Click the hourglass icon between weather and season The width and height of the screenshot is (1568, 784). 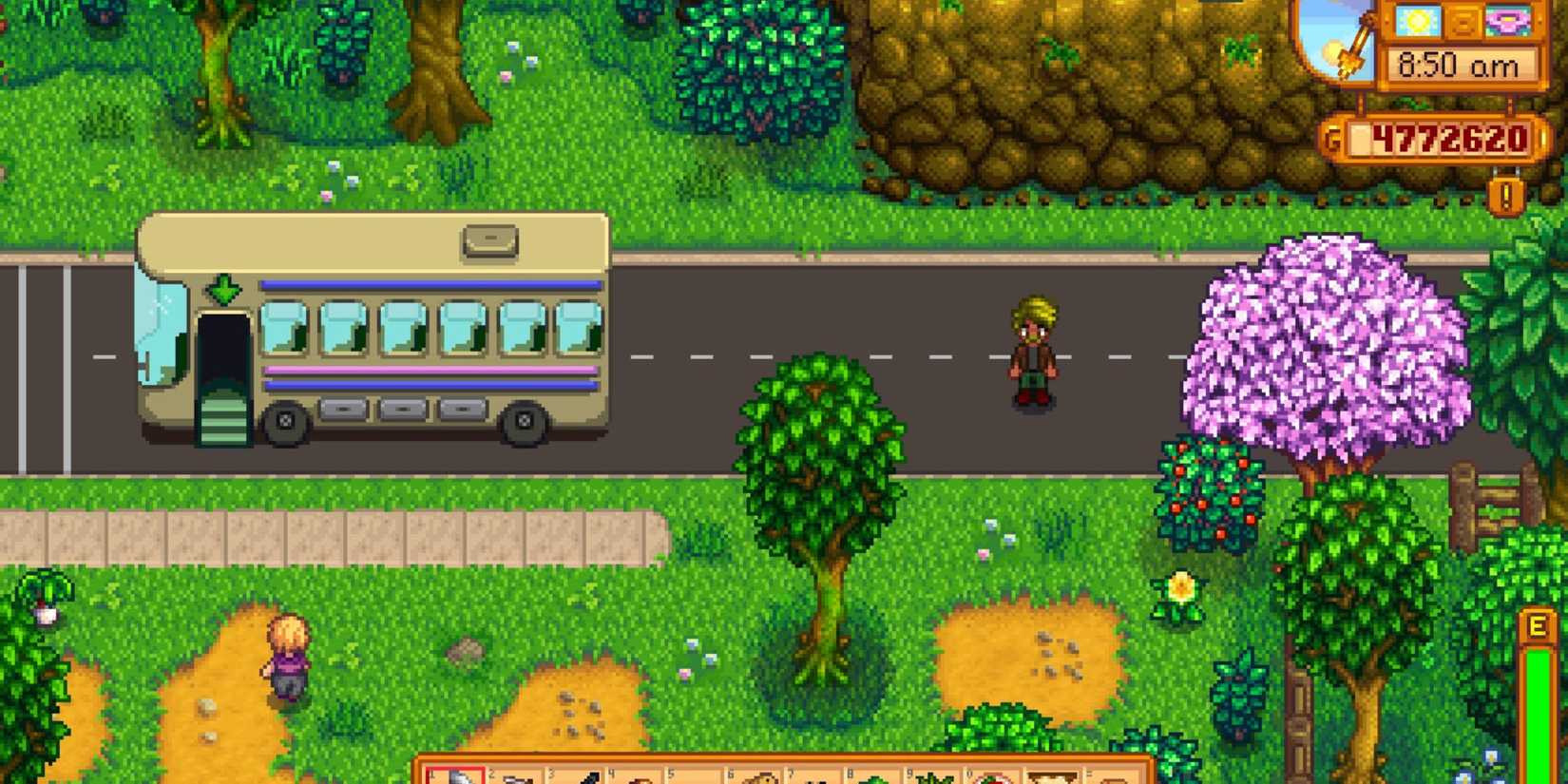tap(1465, 22)
